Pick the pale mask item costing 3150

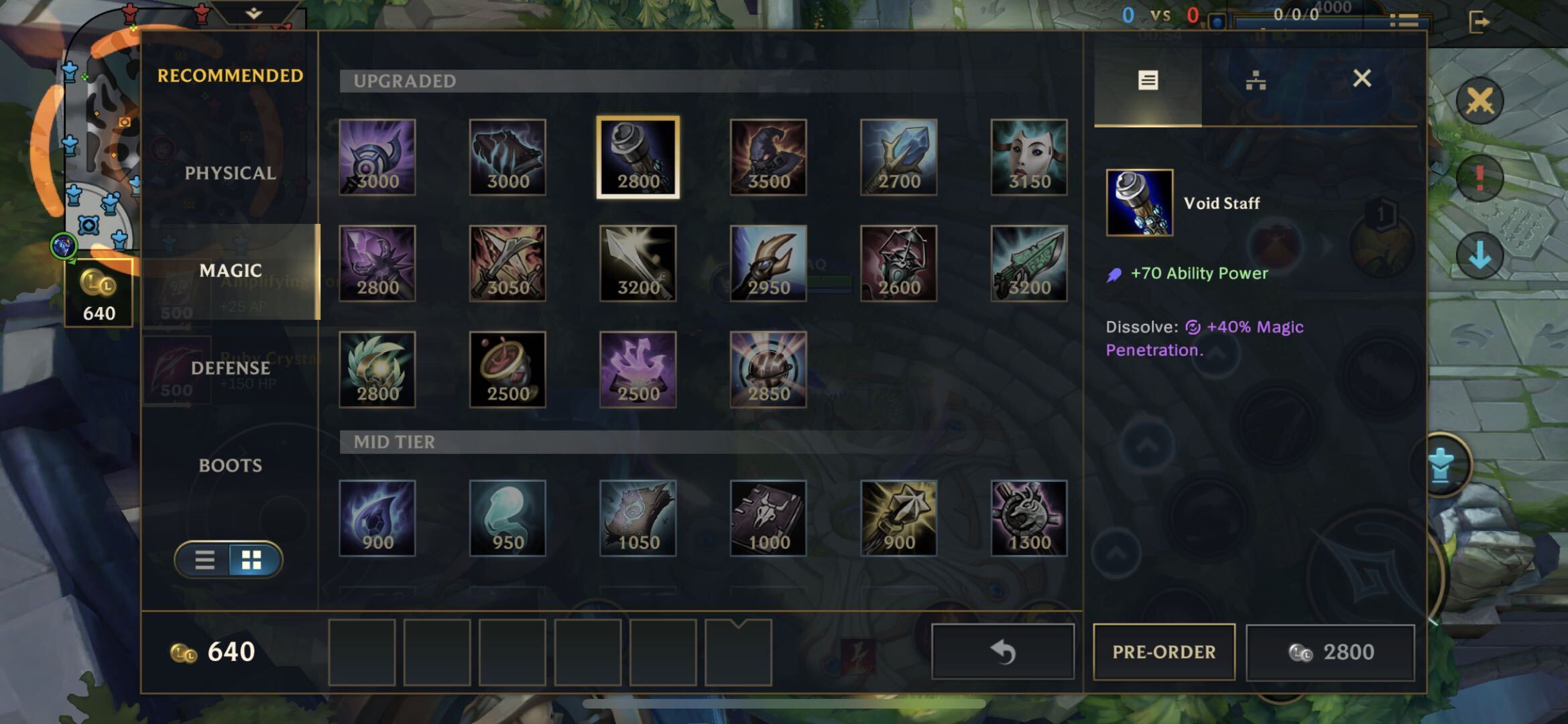point(1029,158)
